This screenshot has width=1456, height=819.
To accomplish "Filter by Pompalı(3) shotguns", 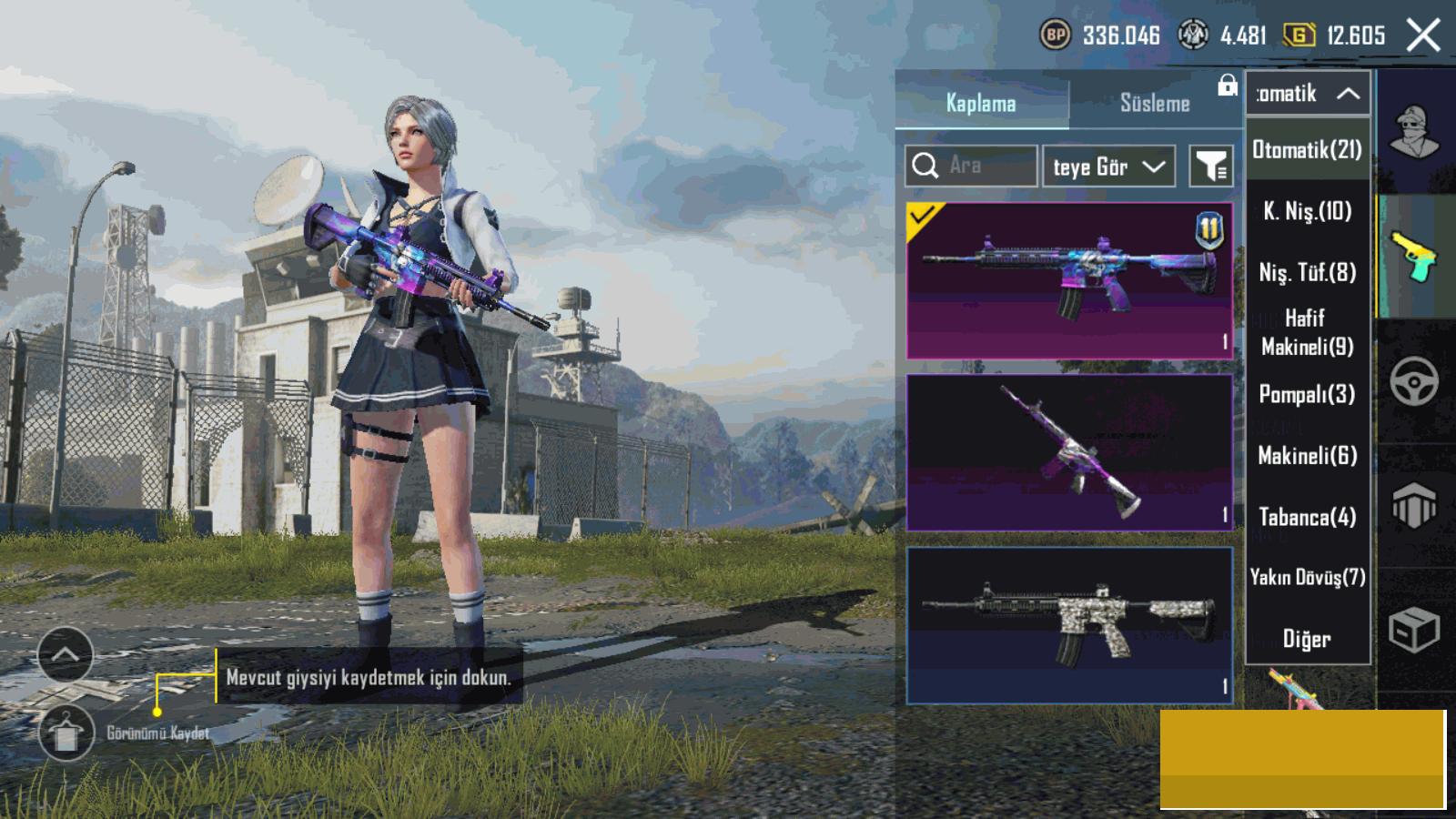I will click(x=1308, y=394).
